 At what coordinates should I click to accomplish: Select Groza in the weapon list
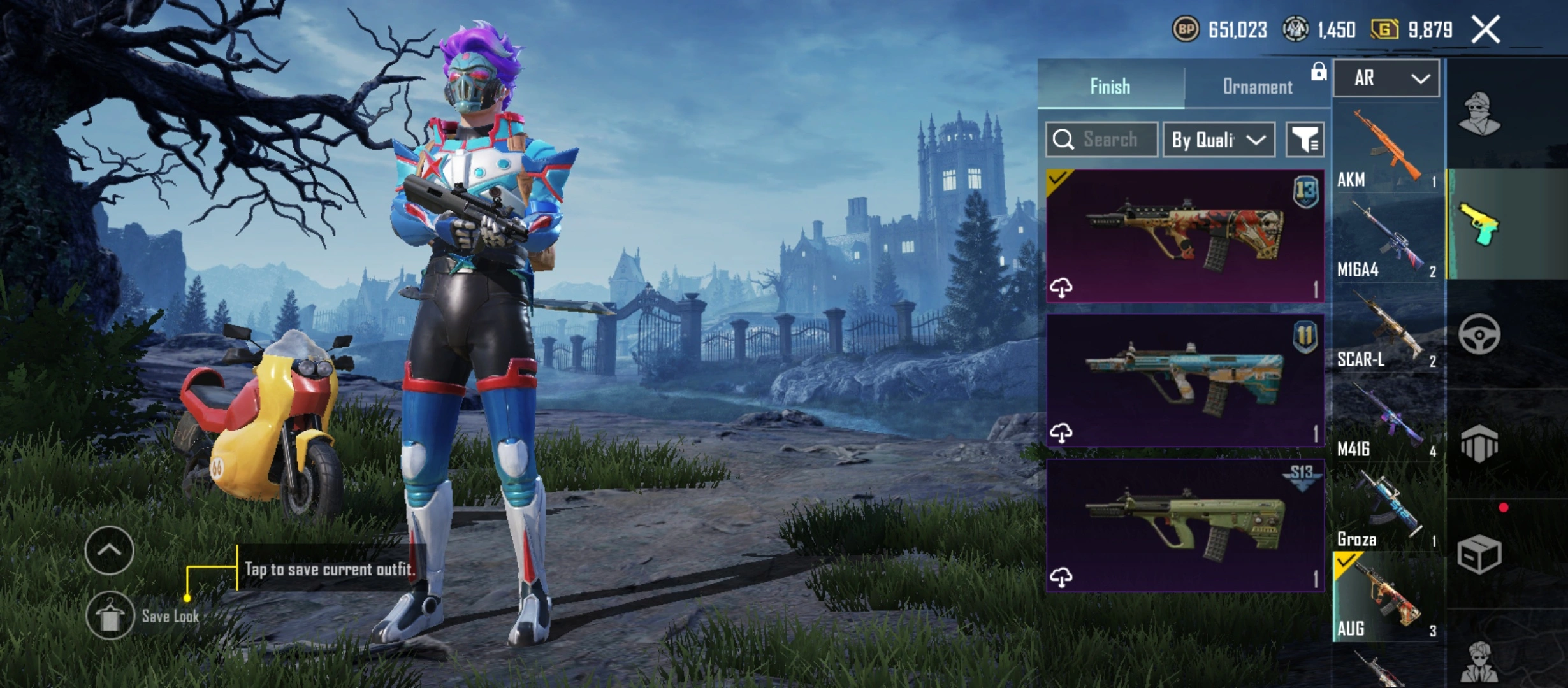[x=1387, y=511]
